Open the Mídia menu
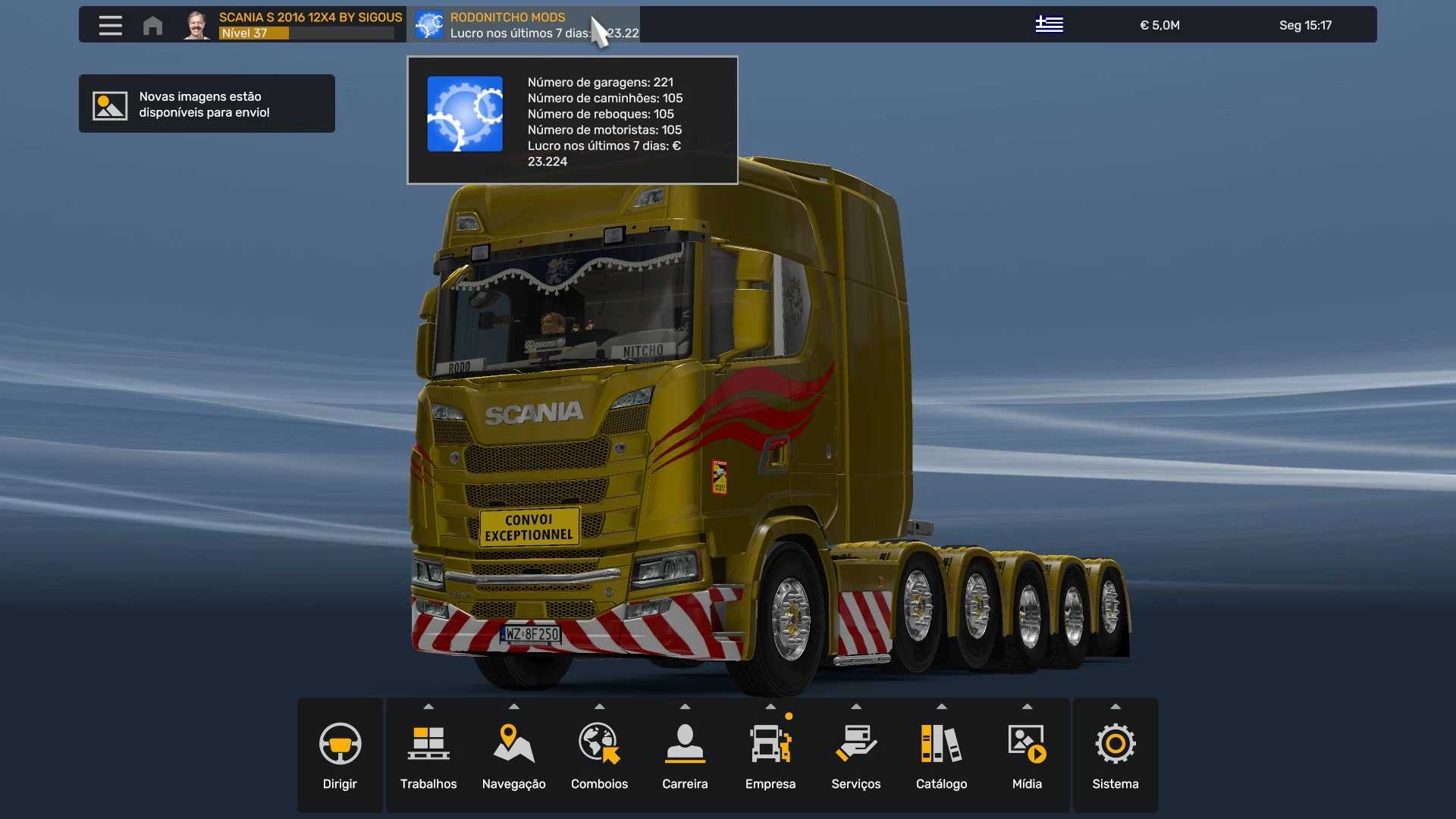Image resolution: width=1456 pixels, height=819 pixels. (x=1027, y=755)
